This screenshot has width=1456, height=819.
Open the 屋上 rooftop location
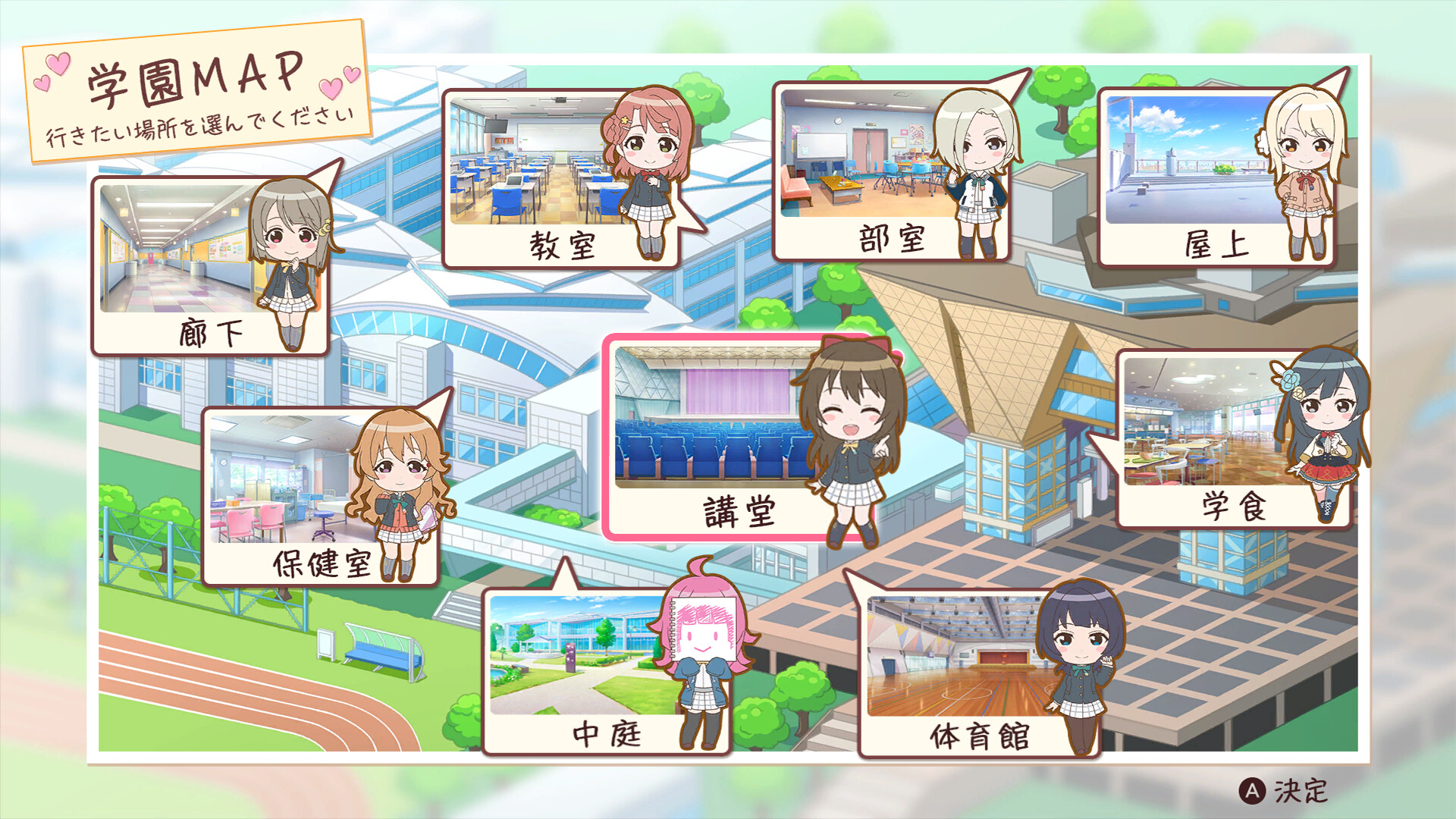pos(1183,159)
